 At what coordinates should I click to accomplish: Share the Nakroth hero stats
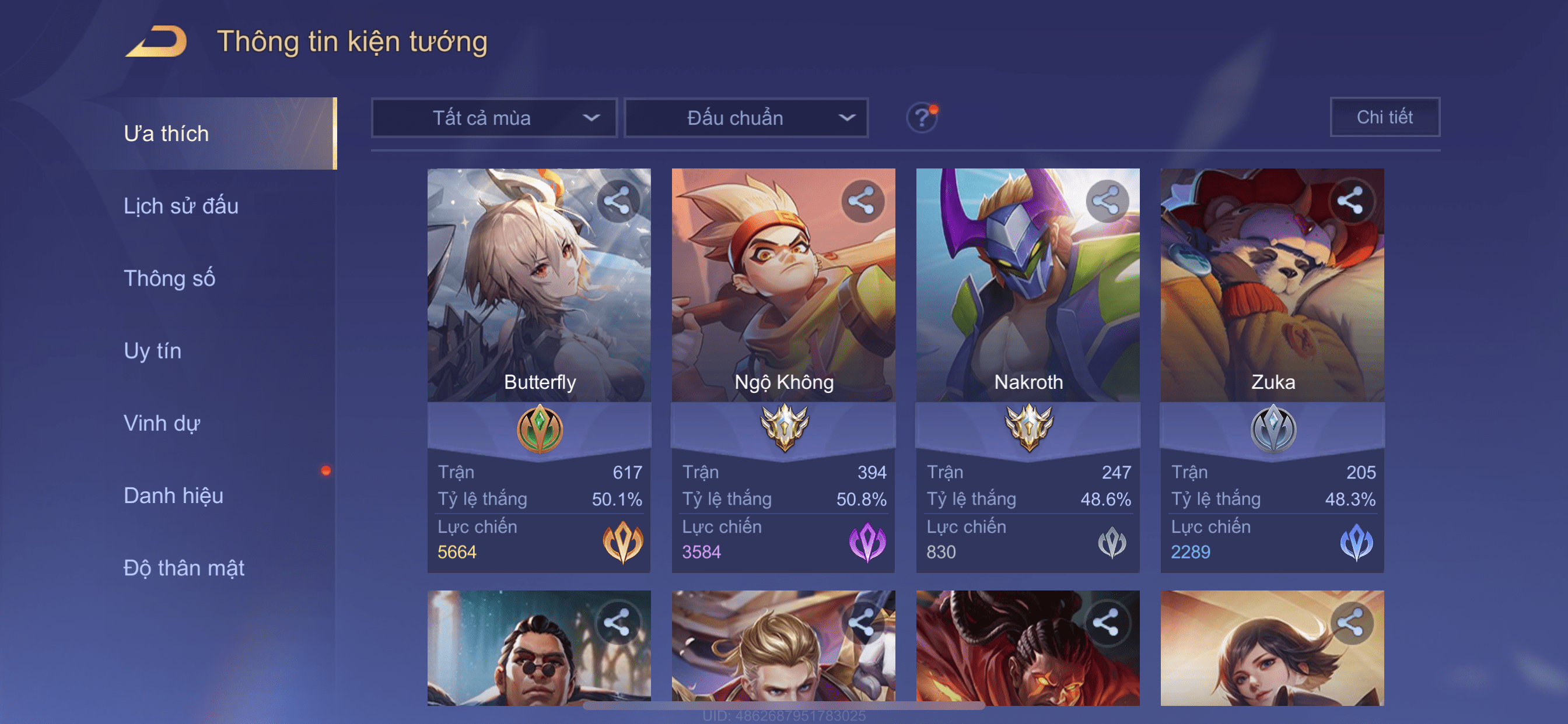1106,201
